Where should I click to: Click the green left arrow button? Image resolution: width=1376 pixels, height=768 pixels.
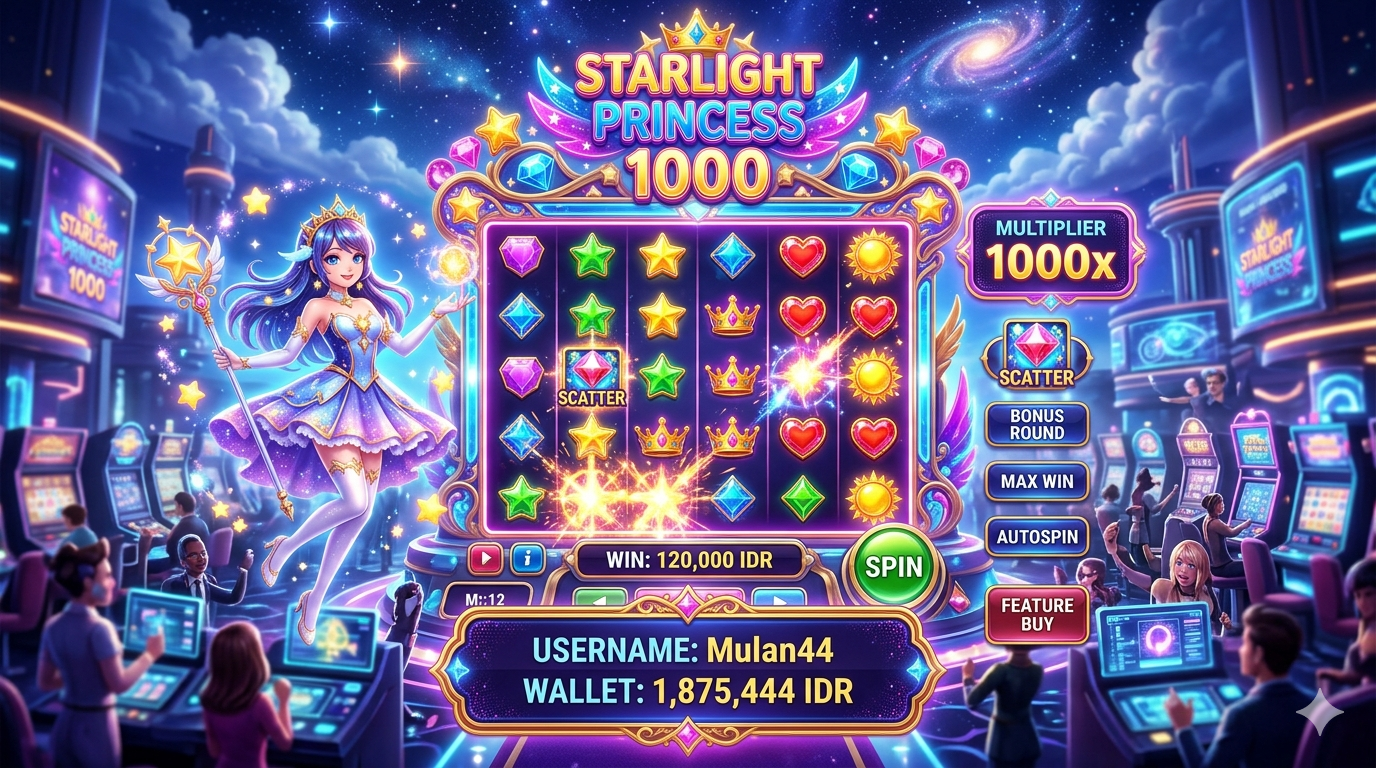[x=597, y=600]
